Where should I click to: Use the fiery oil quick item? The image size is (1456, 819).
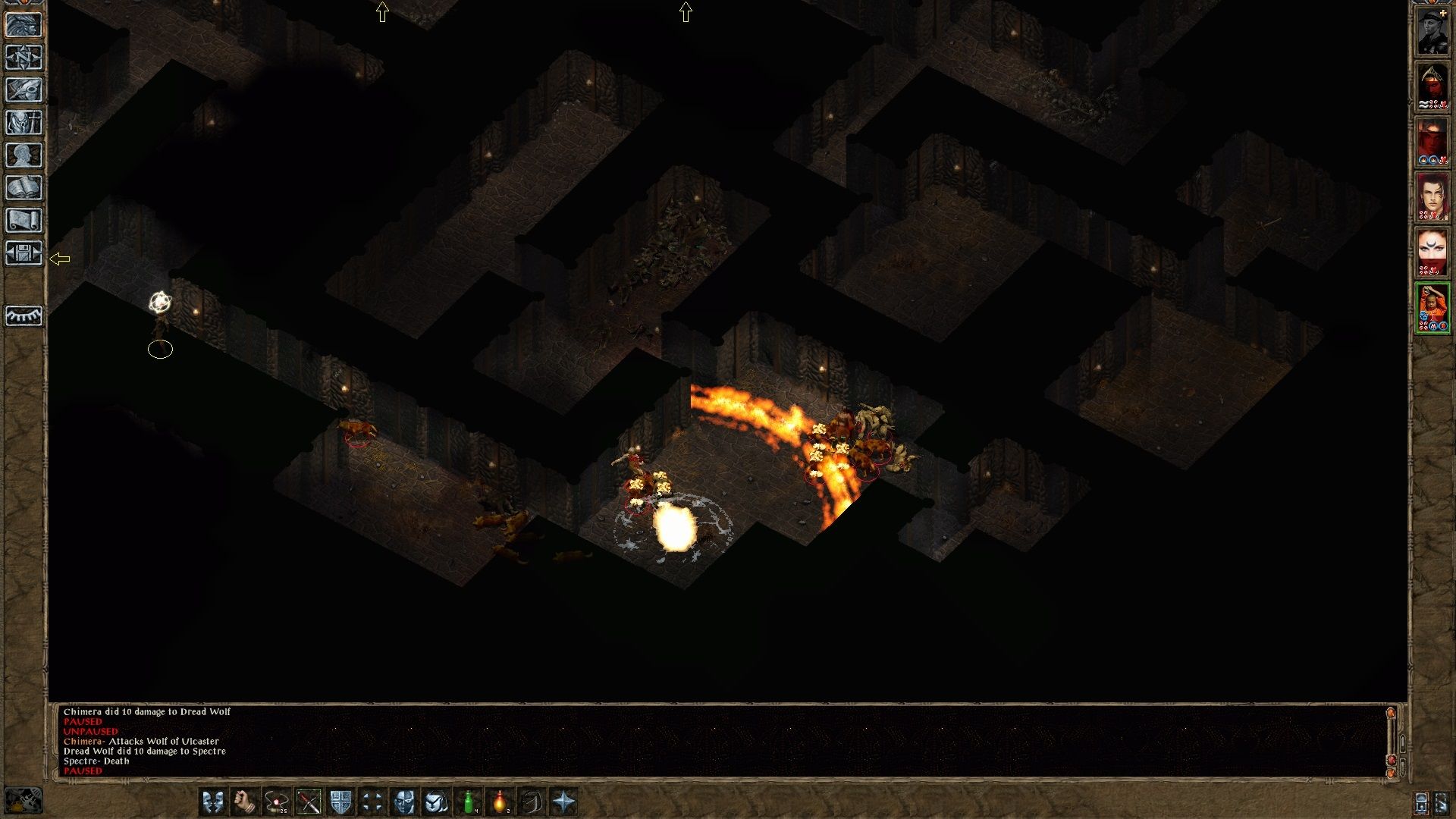coord(500,802)
